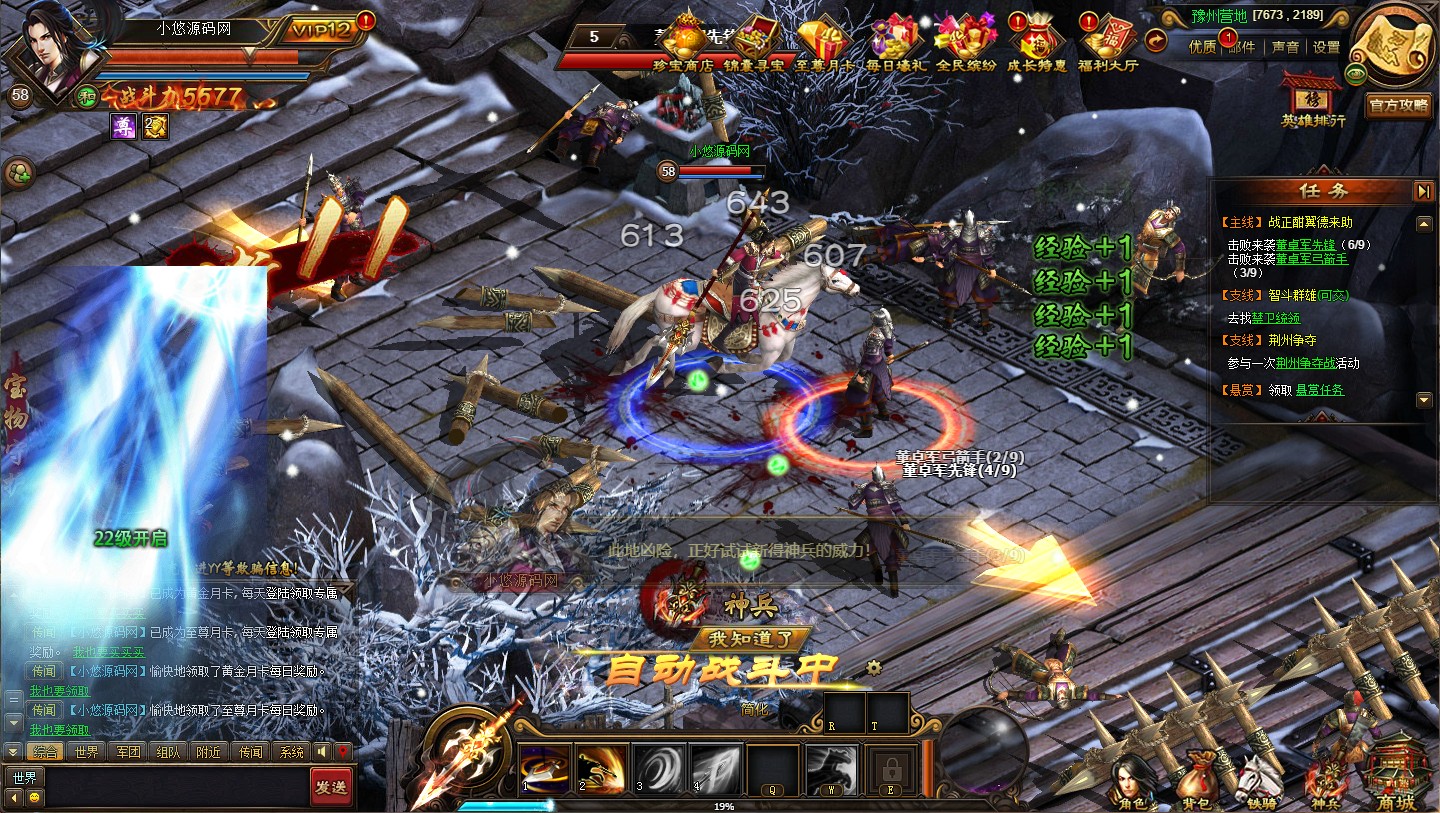
Task: Toggle the 声音 sound option
Action: click(1285, 47)
